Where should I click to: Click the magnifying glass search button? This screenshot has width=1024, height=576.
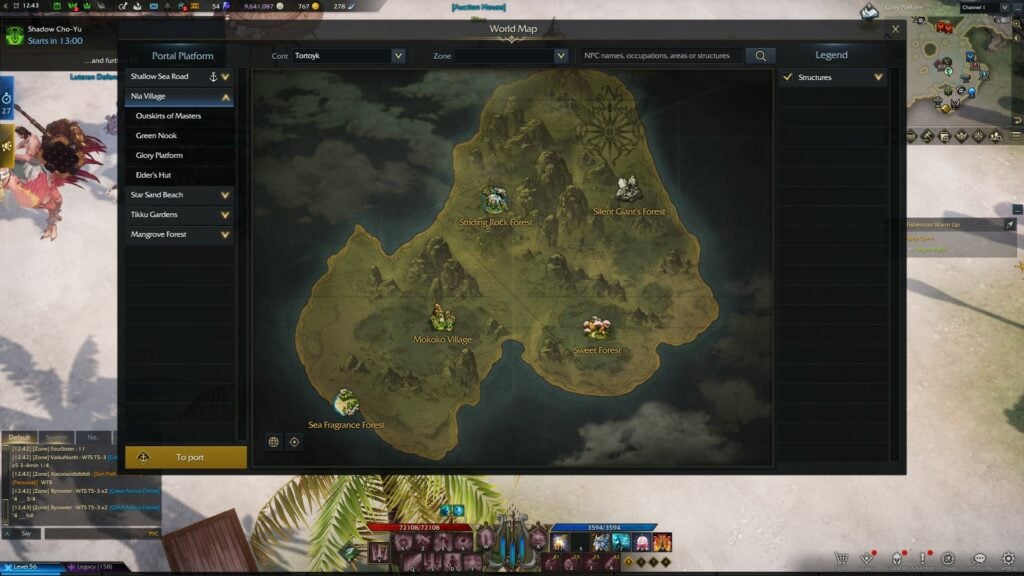point(760,56)
